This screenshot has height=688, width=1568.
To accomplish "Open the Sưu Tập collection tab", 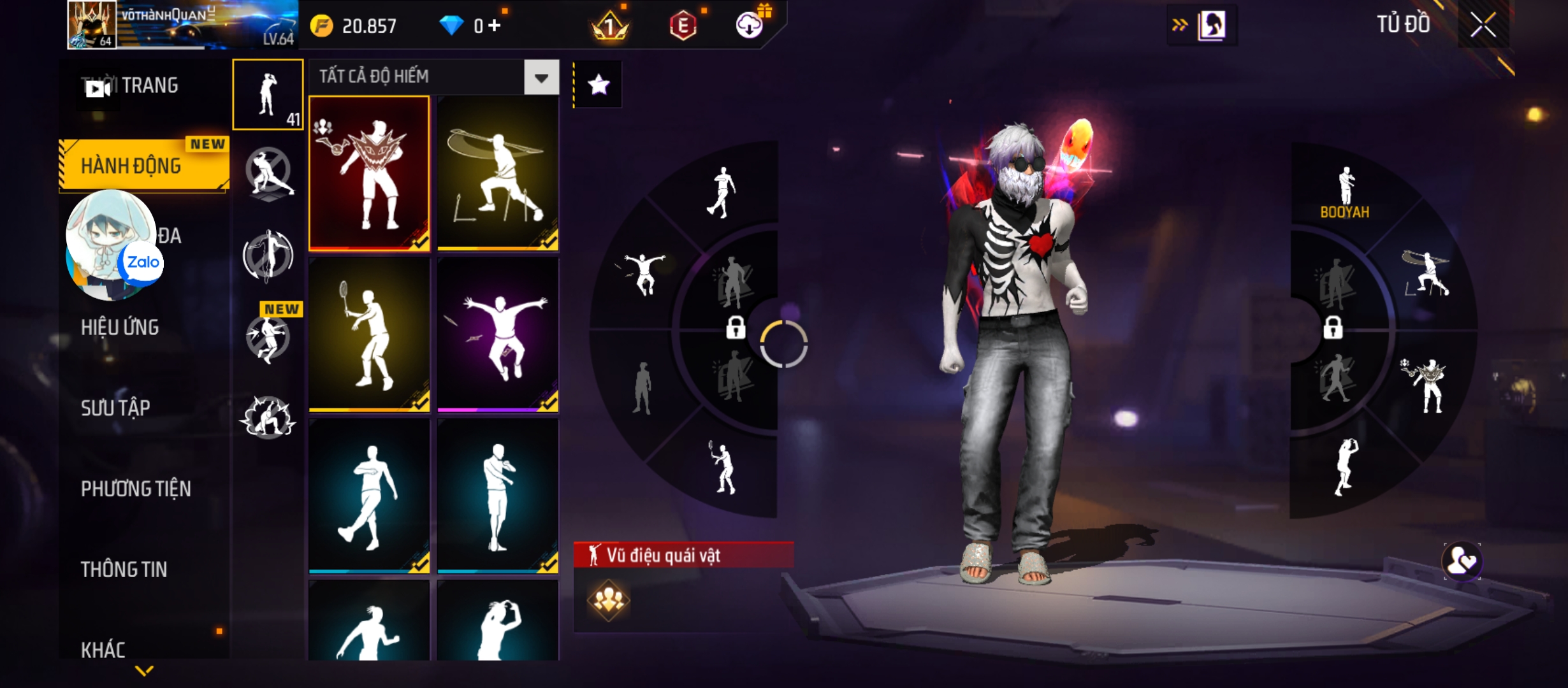I will point(115,408).
